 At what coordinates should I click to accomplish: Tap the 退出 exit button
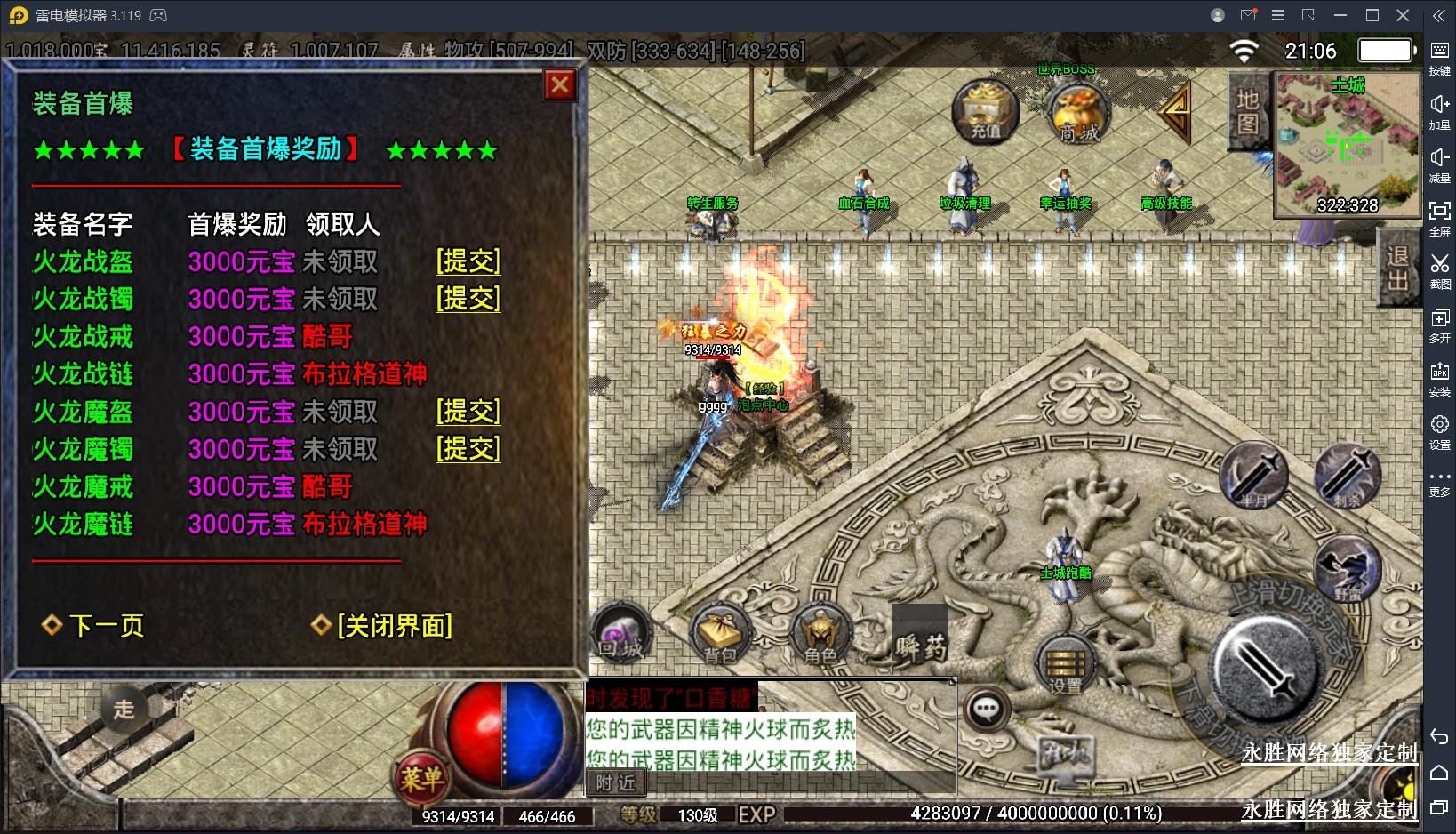click(x=1396, y=269)
